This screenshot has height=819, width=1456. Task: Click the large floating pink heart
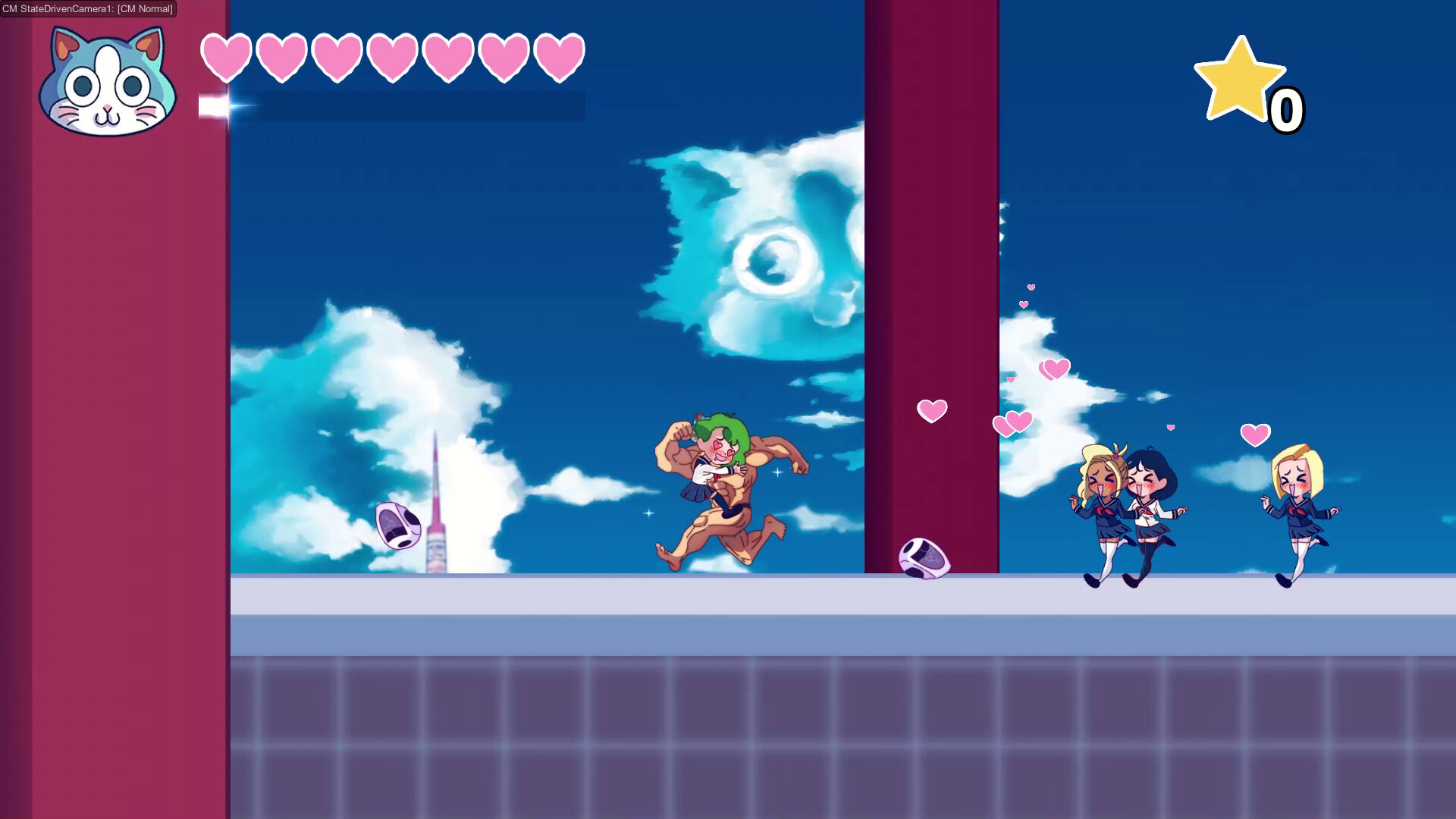tap(931, 410)
